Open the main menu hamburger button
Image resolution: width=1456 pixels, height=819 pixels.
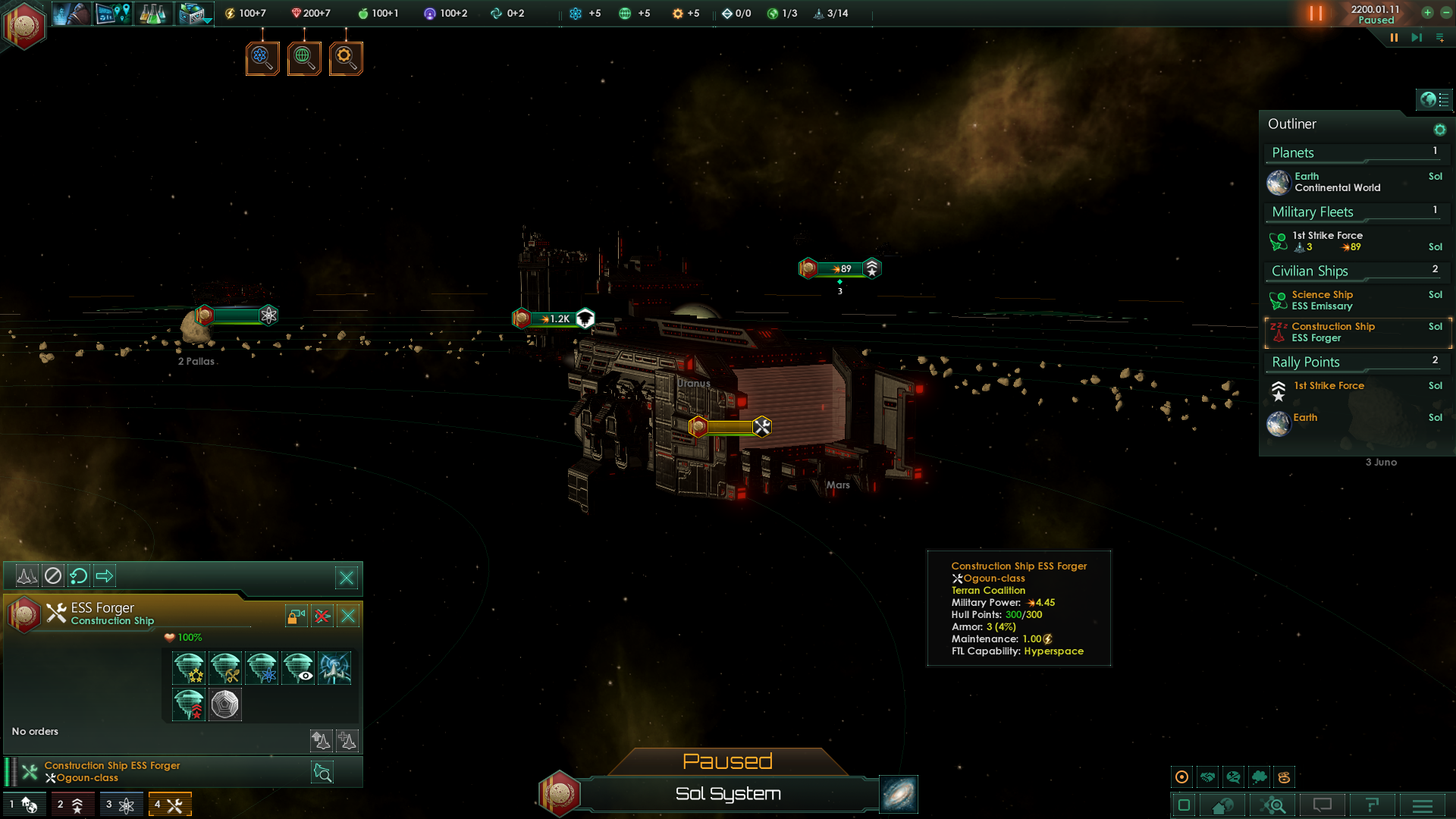click(1423, 805)
